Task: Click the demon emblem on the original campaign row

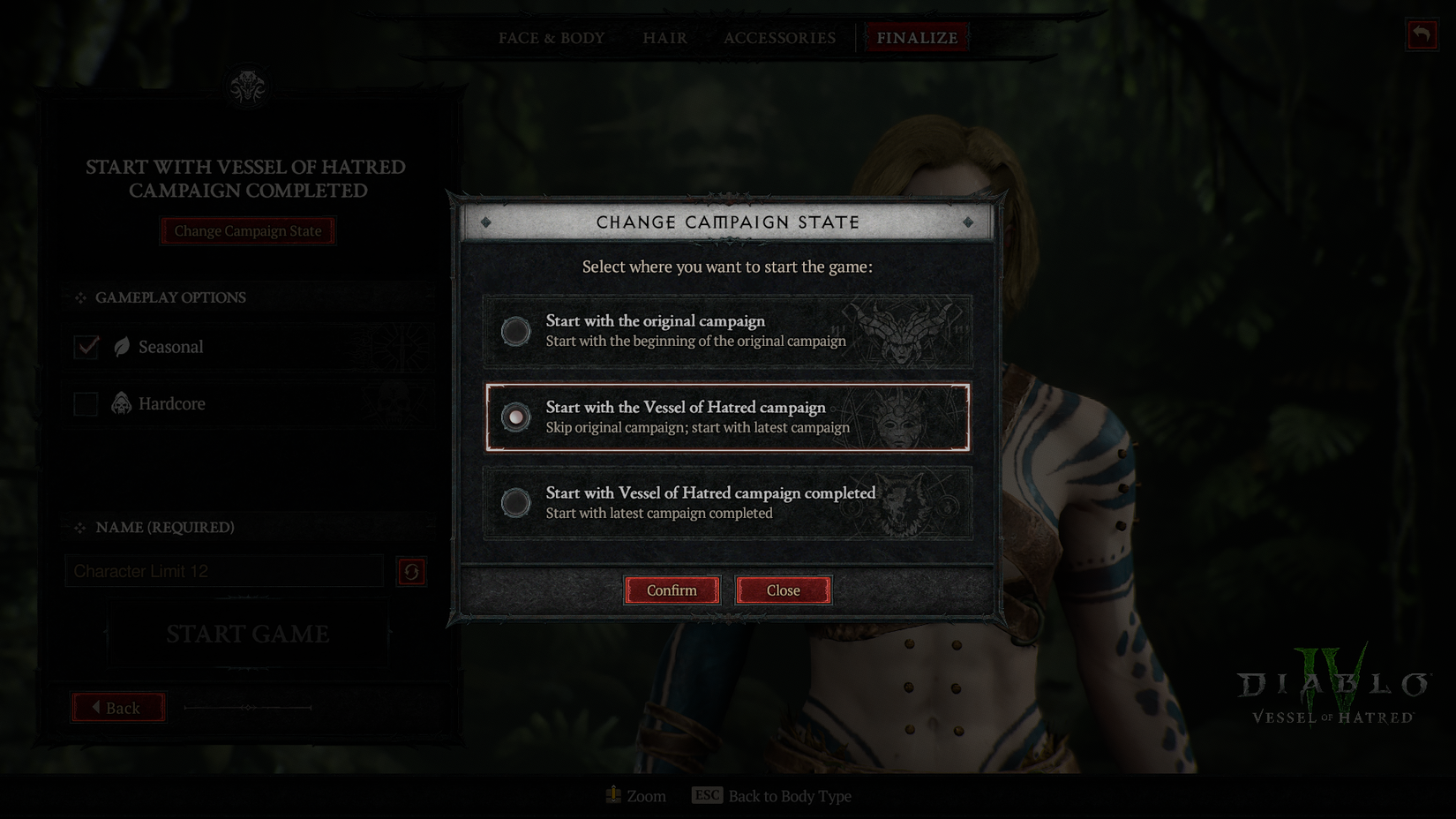Action: click(x=902, y=334)
